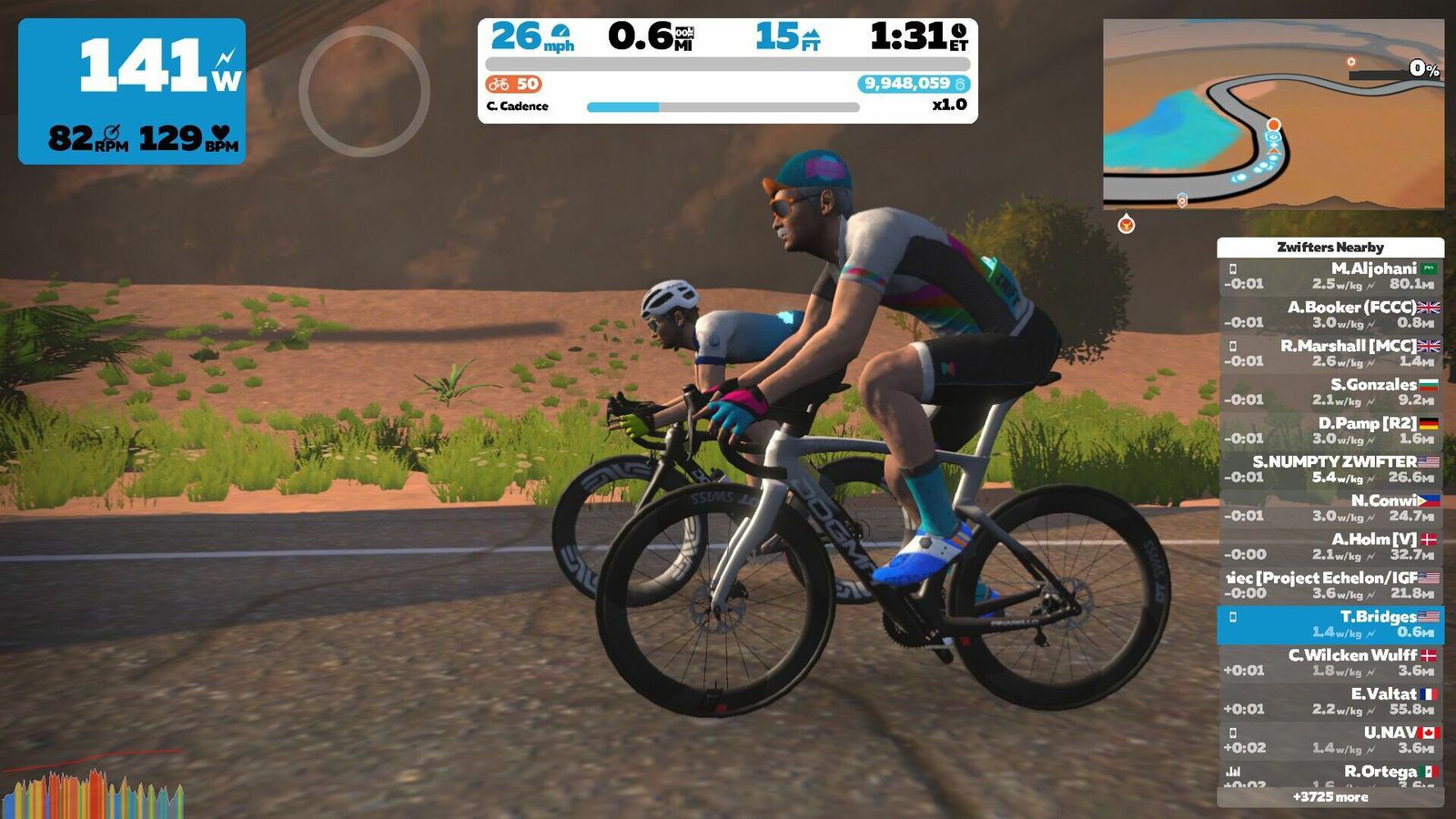Click A.Holm [V] in nearby list
Viewport: 1456px width, 819px height.
1330,547
